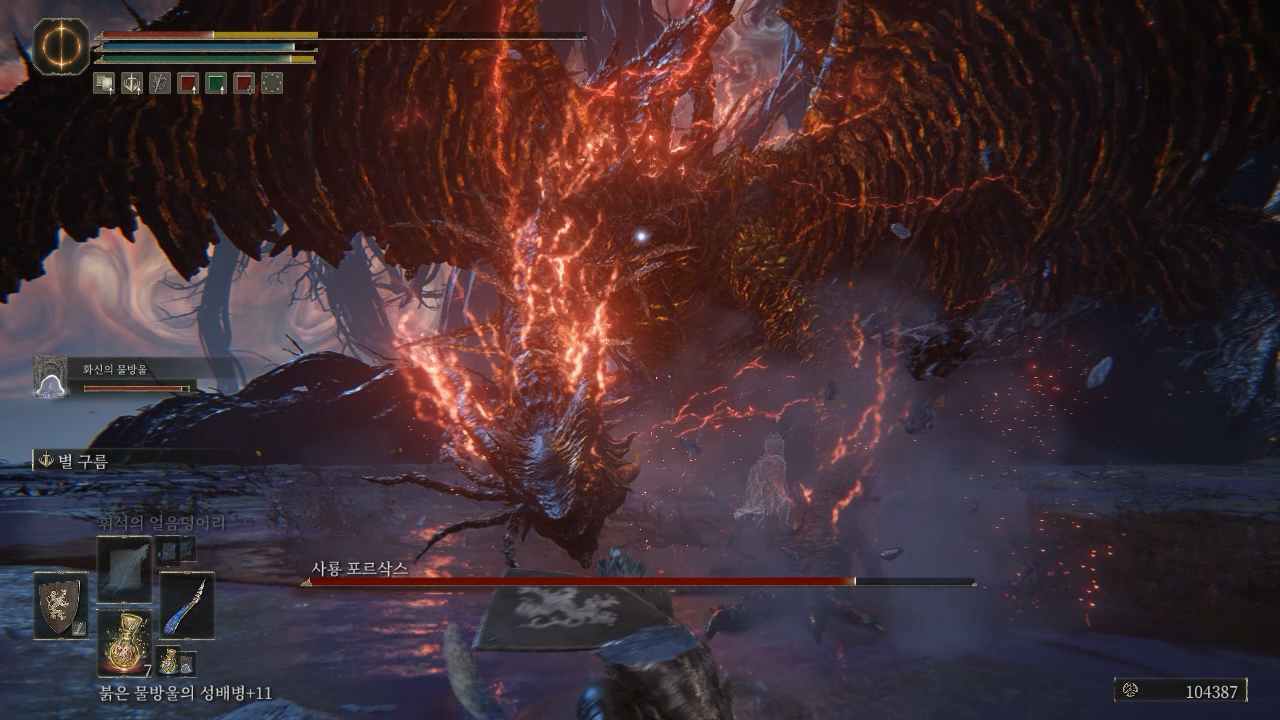Click the green square buff icon
The image size is (1280, 720).
(x=216, y=84)
